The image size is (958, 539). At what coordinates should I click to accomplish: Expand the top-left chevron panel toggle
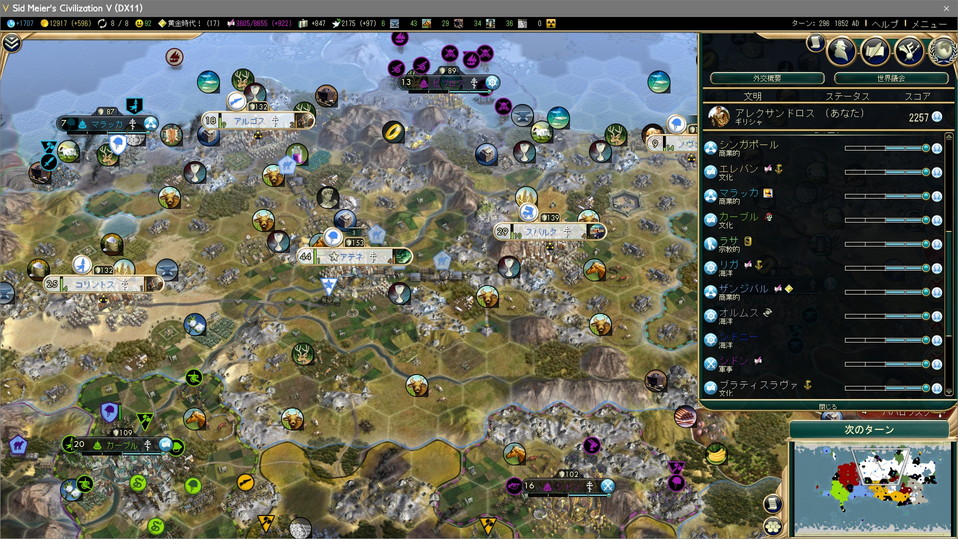pos(12,43)
